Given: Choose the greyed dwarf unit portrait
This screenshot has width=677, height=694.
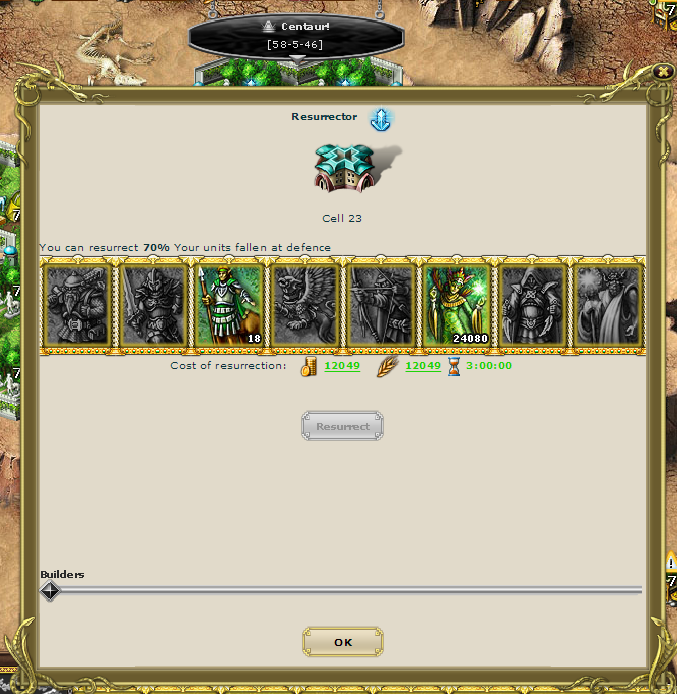Looking at the screenshot, I should tap(77, 305).
